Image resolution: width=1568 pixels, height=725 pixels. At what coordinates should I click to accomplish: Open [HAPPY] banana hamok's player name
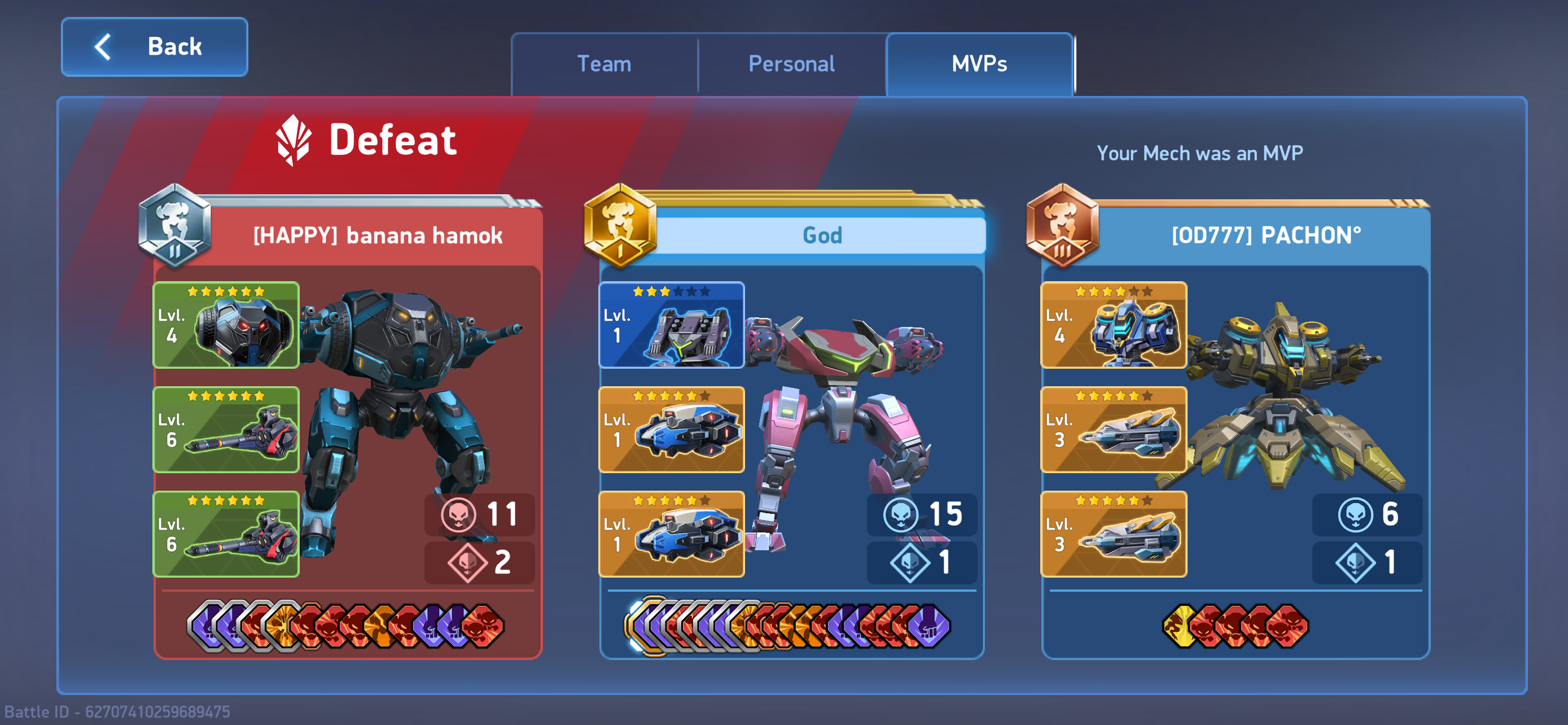coord(378,235)
